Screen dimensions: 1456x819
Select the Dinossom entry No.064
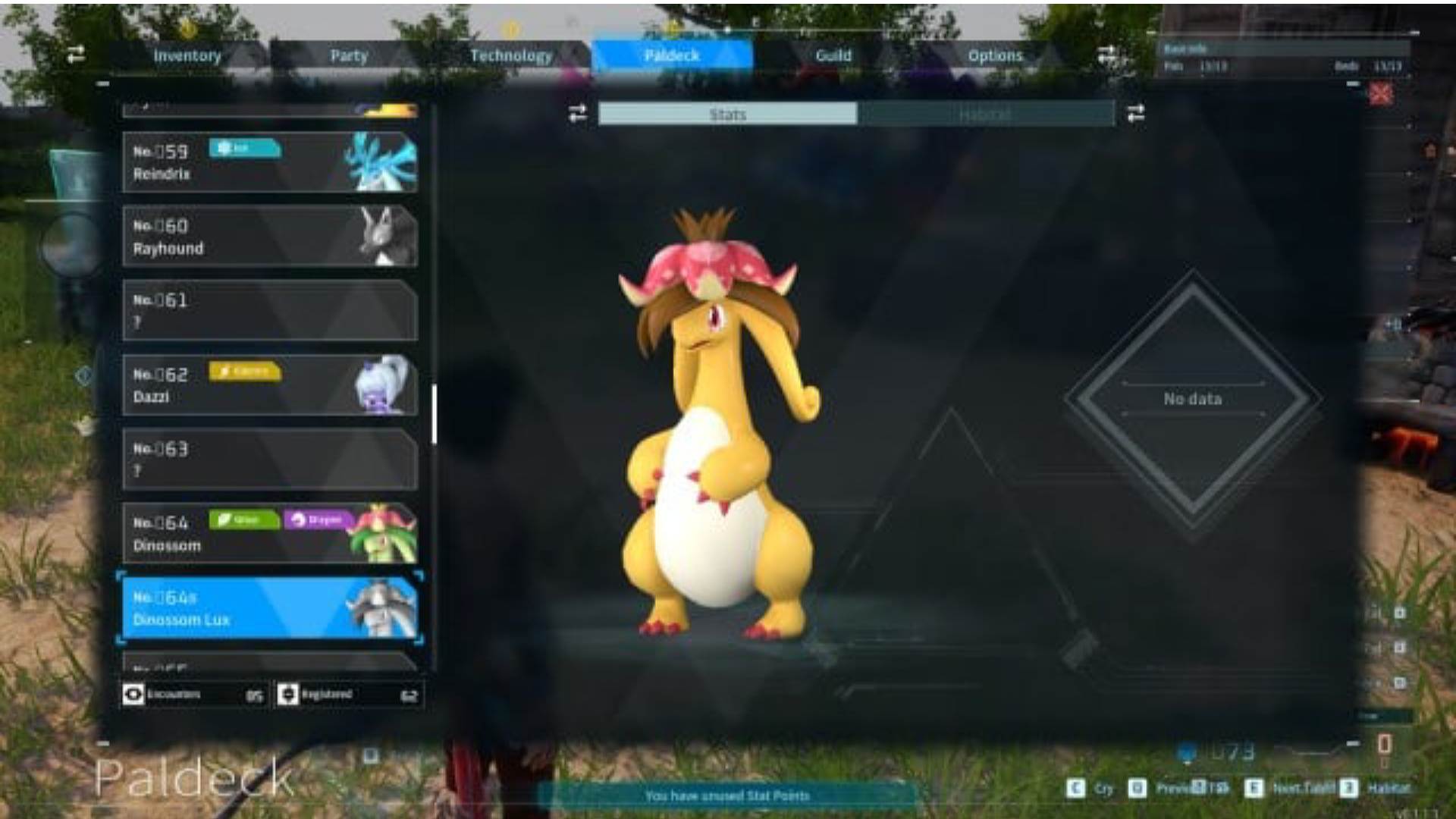[269, 531]
